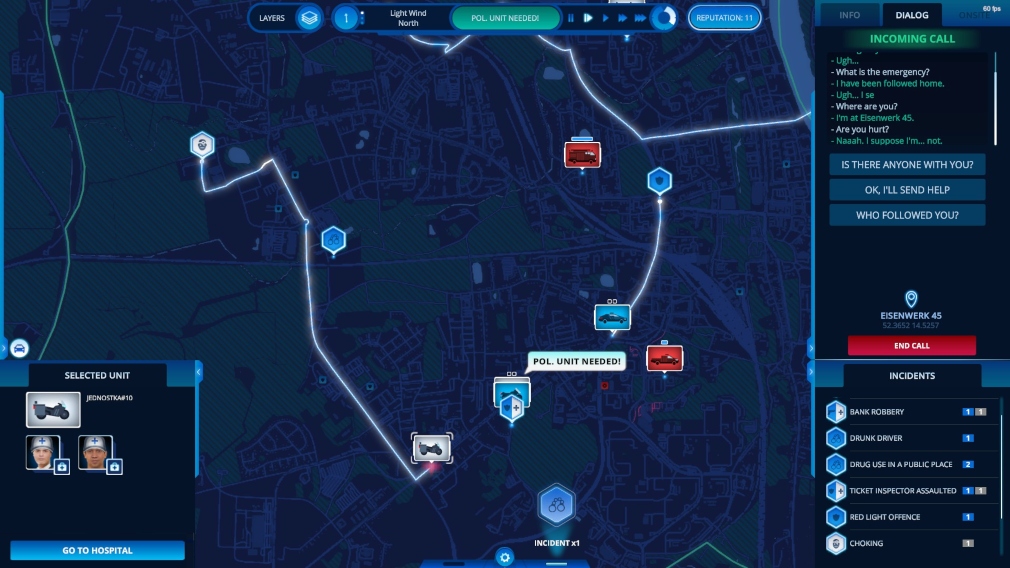Open settings with the gear icon
Viewport: 1010px width, 568px height.
coord(505,557)
